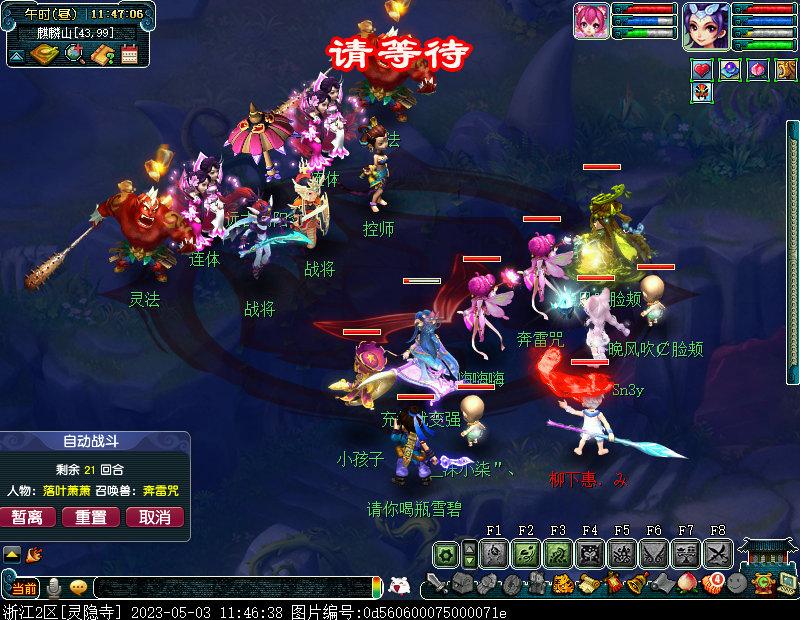Open the smiley face friends icon
800x620 pixels.
[x=736, y=583]
